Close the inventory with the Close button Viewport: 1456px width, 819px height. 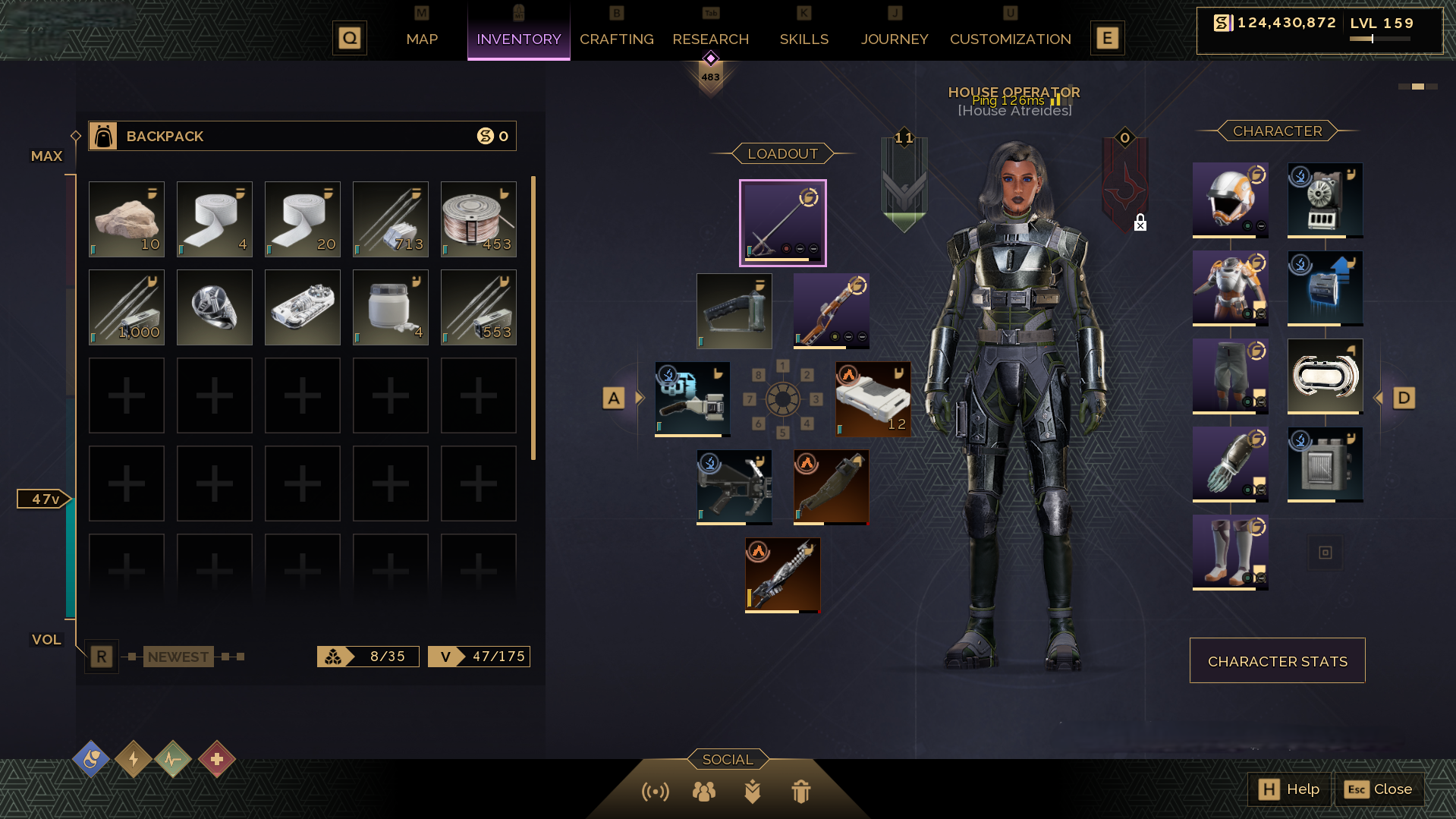pyautogui.click(x=1379, y=789)
